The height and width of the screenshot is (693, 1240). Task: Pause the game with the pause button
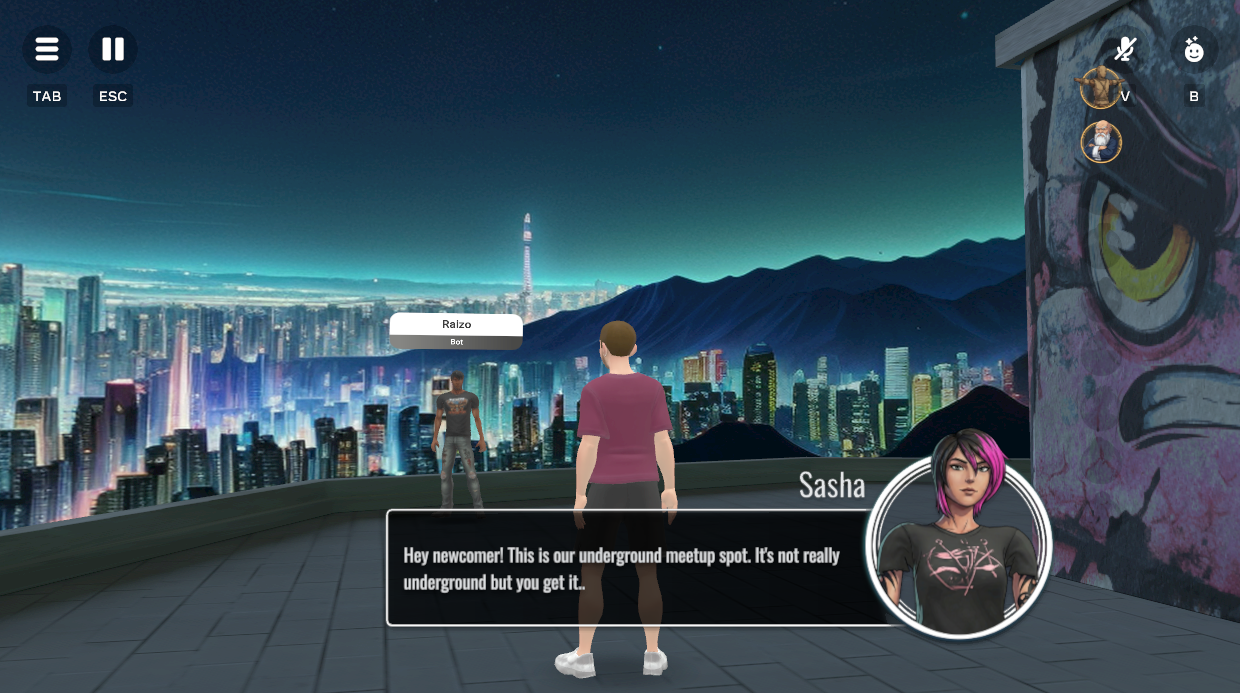point(113,49)
